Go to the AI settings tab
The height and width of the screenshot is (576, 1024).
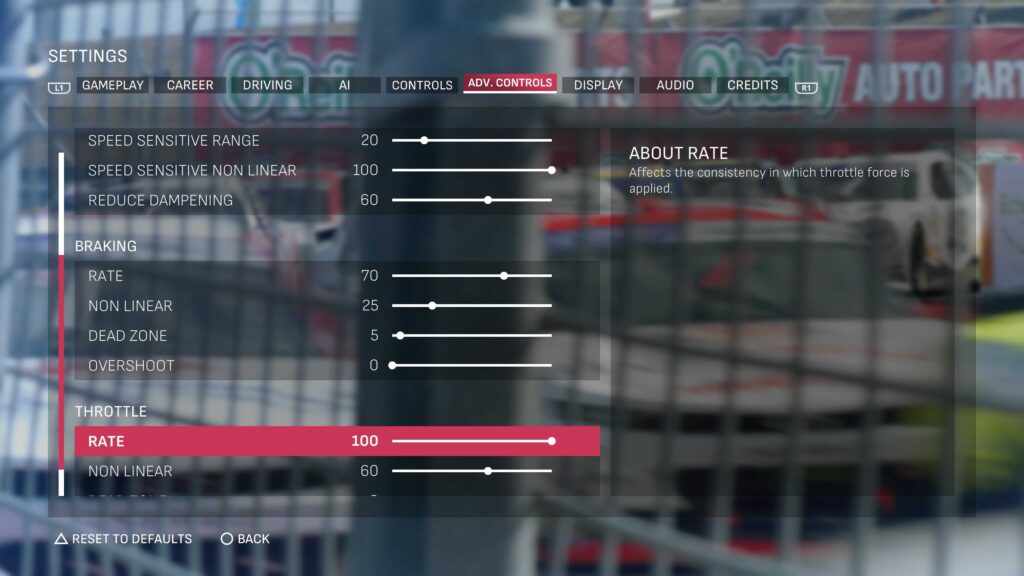[344, 86]
